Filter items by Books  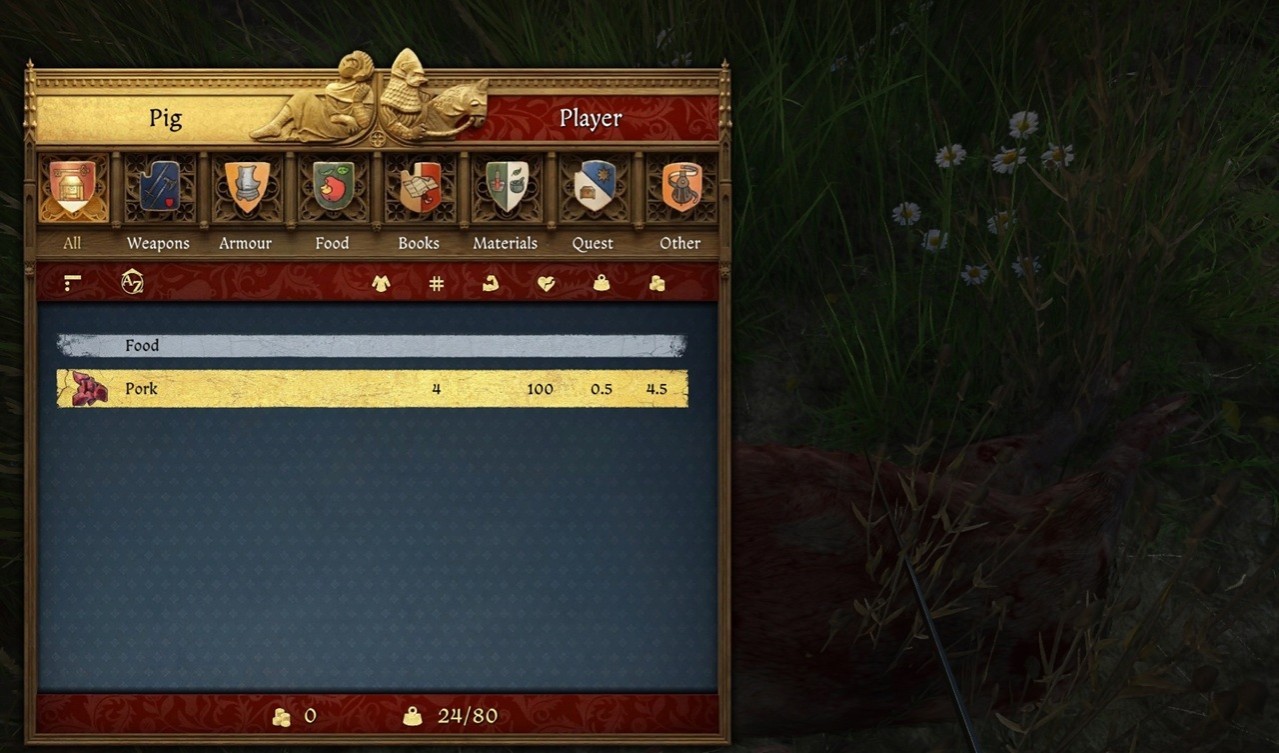[419, 188]
